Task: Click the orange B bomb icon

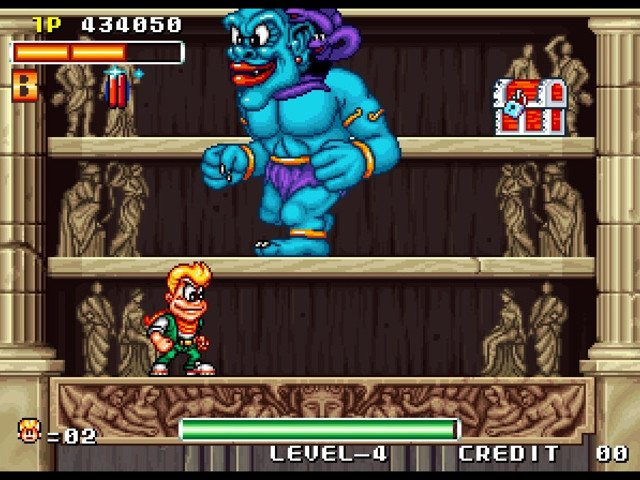Action: pos(25,86)
